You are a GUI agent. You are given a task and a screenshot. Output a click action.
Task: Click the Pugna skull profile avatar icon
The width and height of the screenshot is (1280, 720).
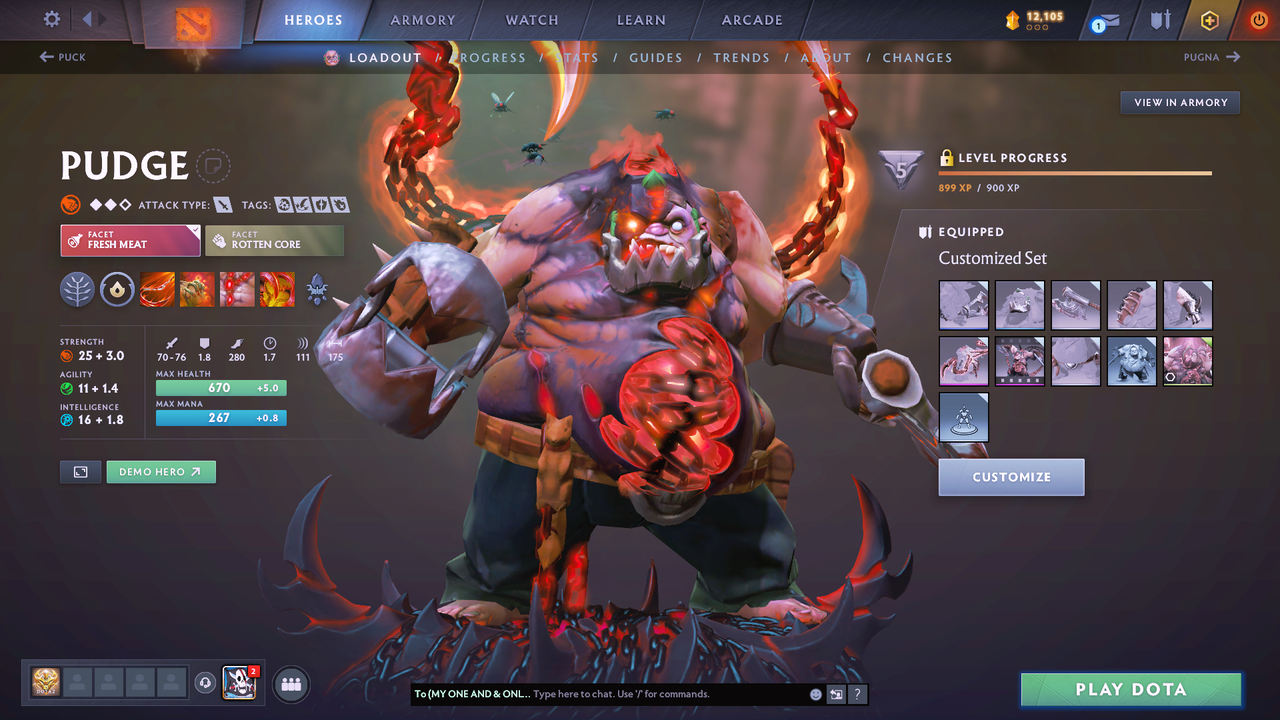(x=238, y=683)
